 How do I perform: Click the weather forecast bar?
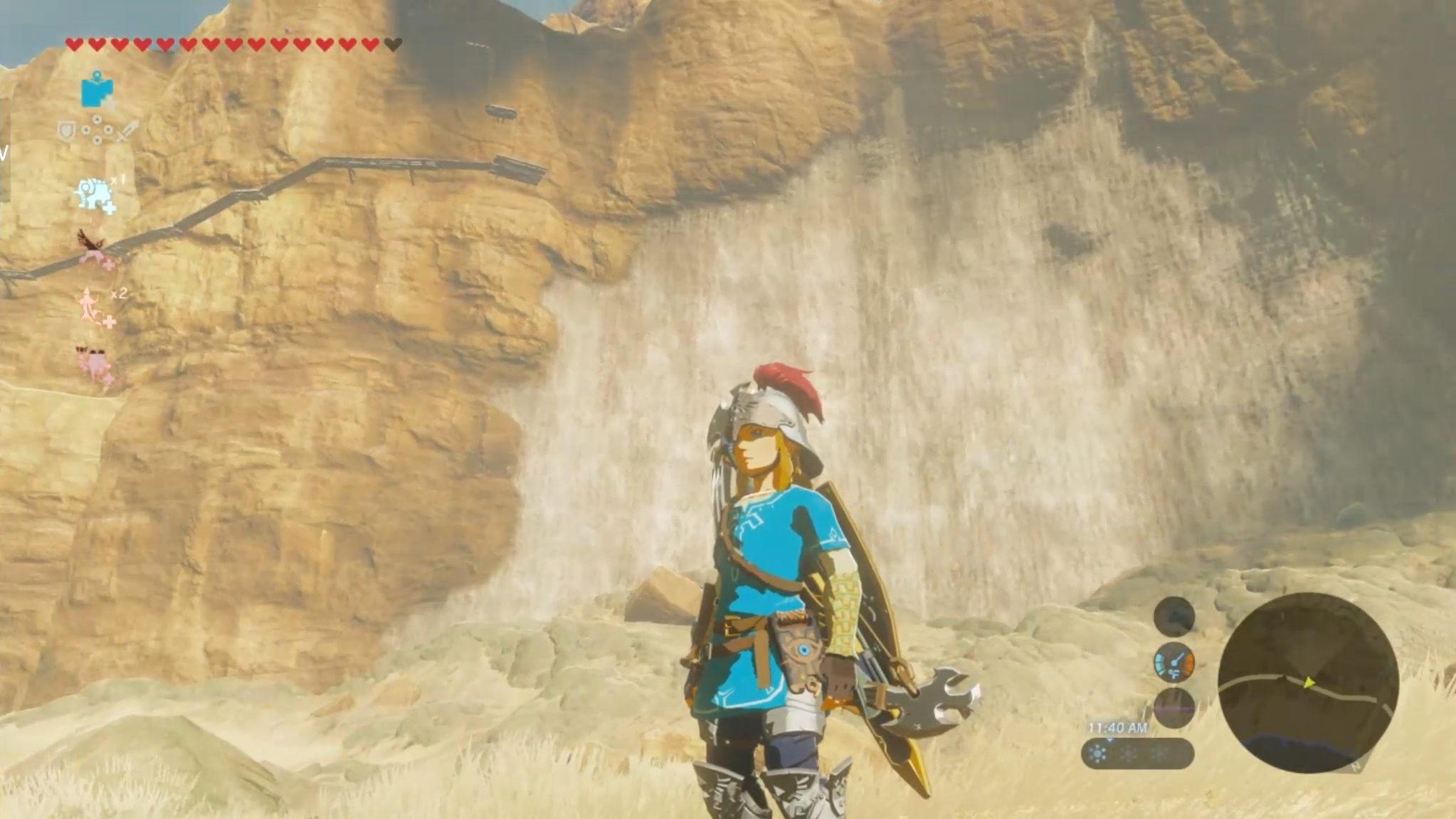tap(1136, 754)
